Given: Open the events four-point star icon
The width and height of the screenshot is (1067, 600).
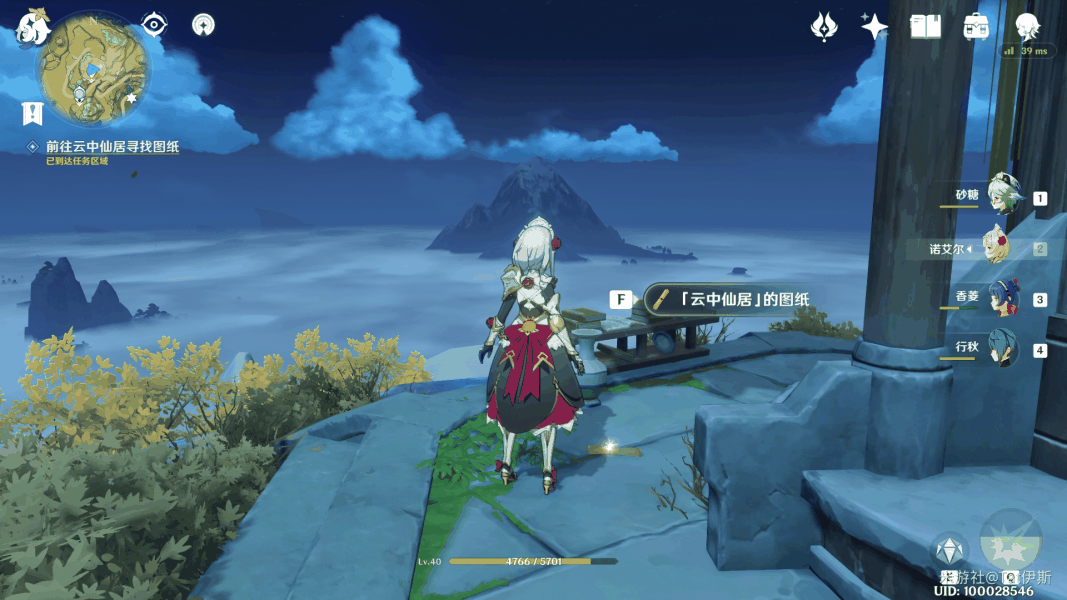Looking at the screenshot, I should [x=875, y=27].
